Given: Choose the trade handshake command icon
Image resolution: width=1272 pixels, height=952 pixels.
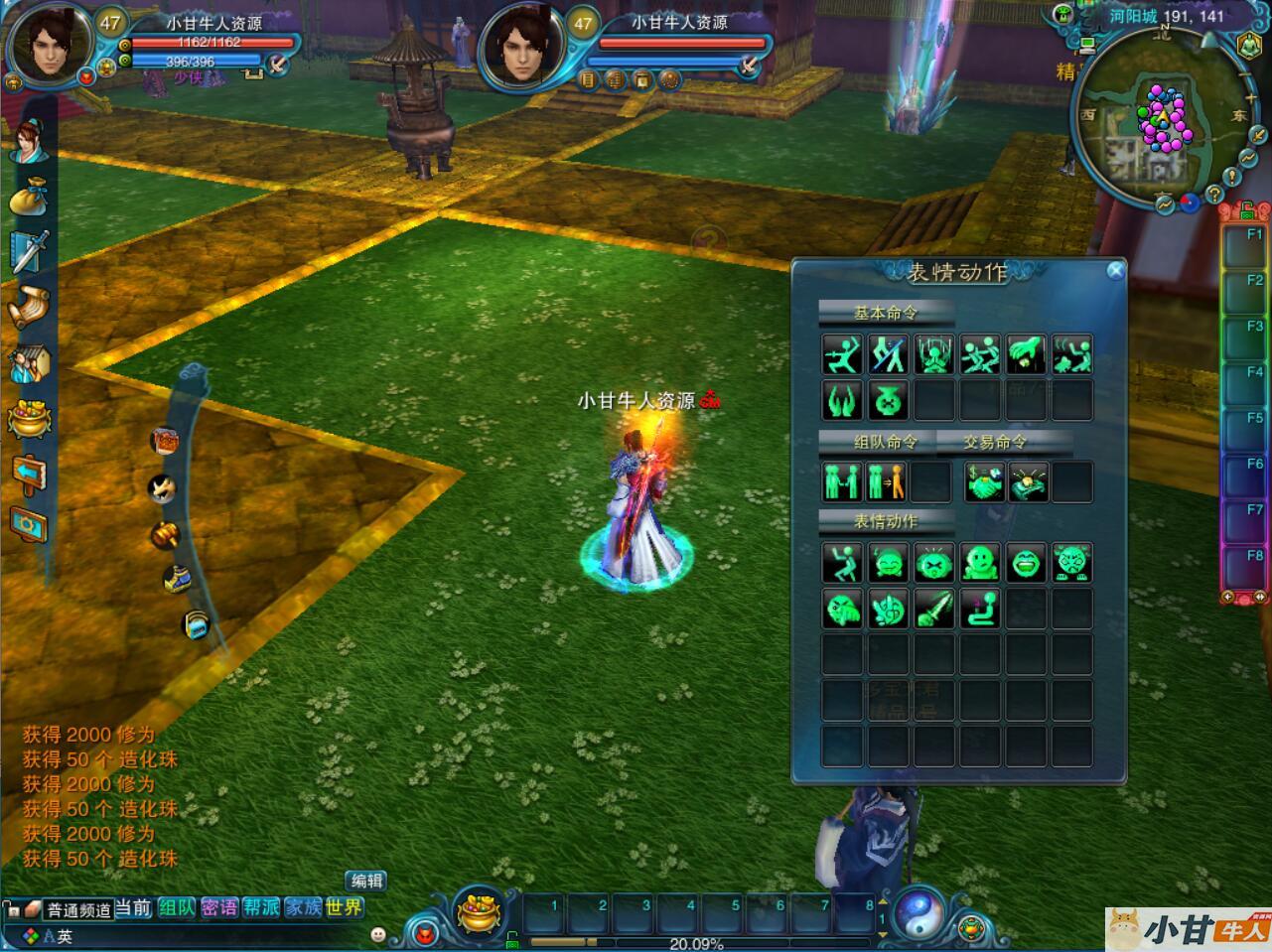Looking at the screenshot, I should [x=983, y=482].
